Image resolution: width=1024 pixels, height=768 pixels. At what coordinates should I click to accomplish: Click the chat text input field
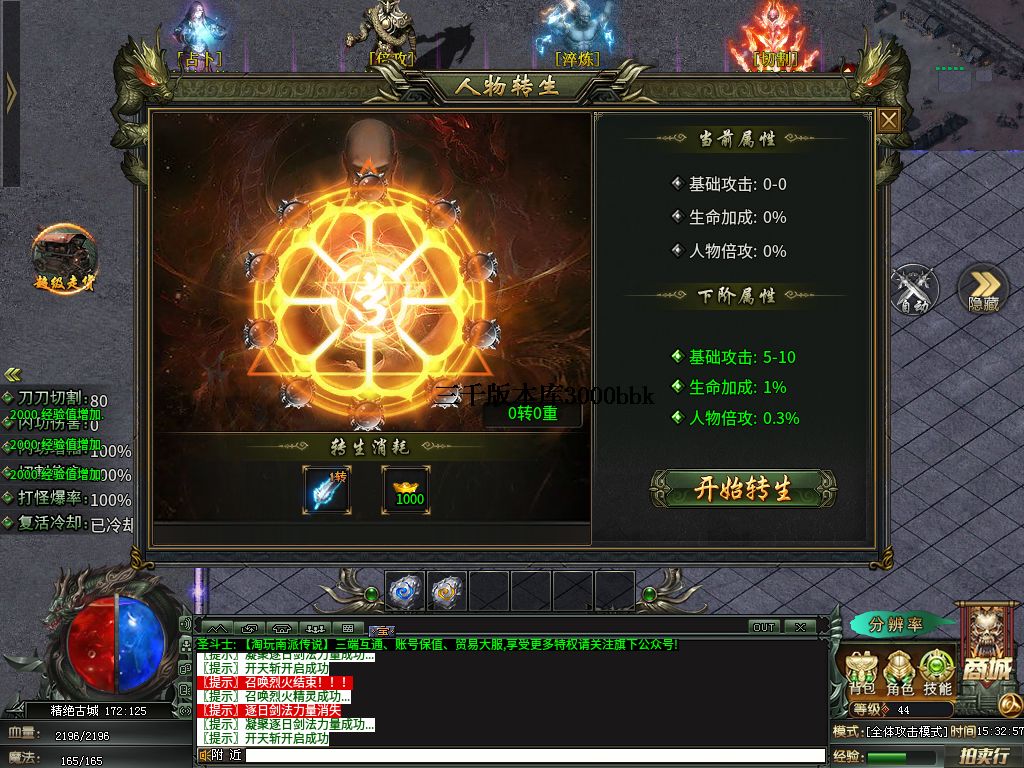point(530,756)
